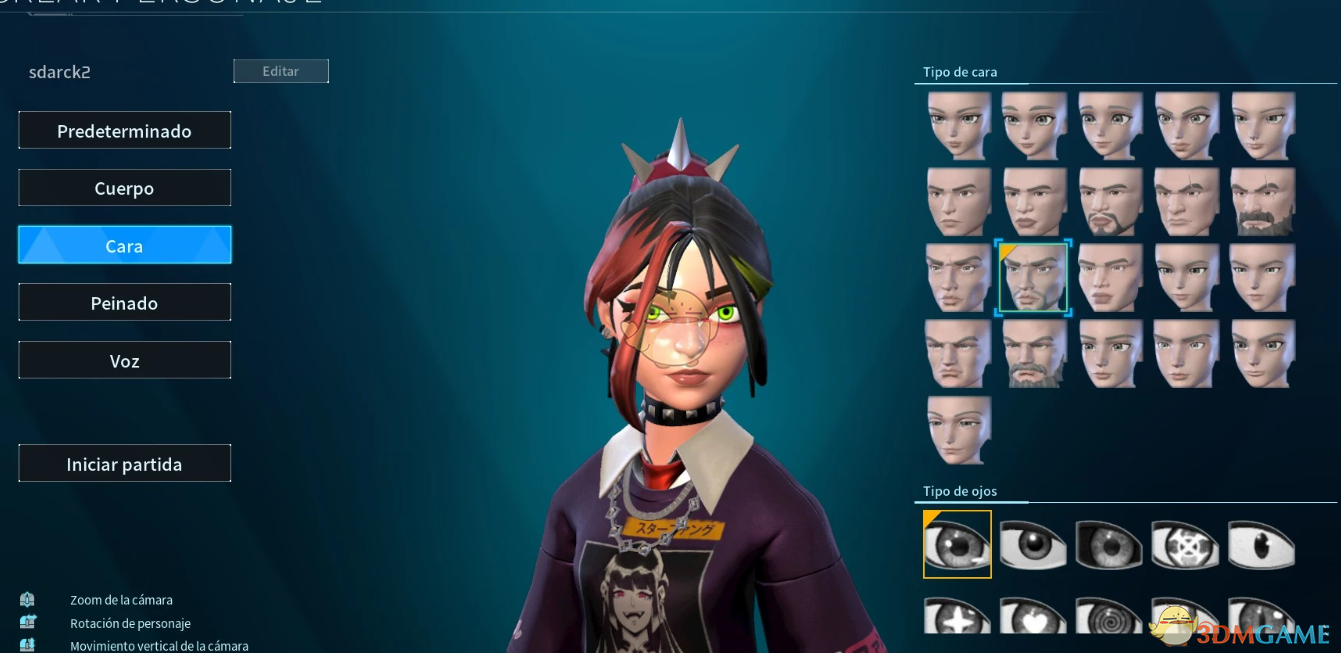Select the gray-bearded old man face
This screenshot has height=653, width=1341.
(1034, 353)
